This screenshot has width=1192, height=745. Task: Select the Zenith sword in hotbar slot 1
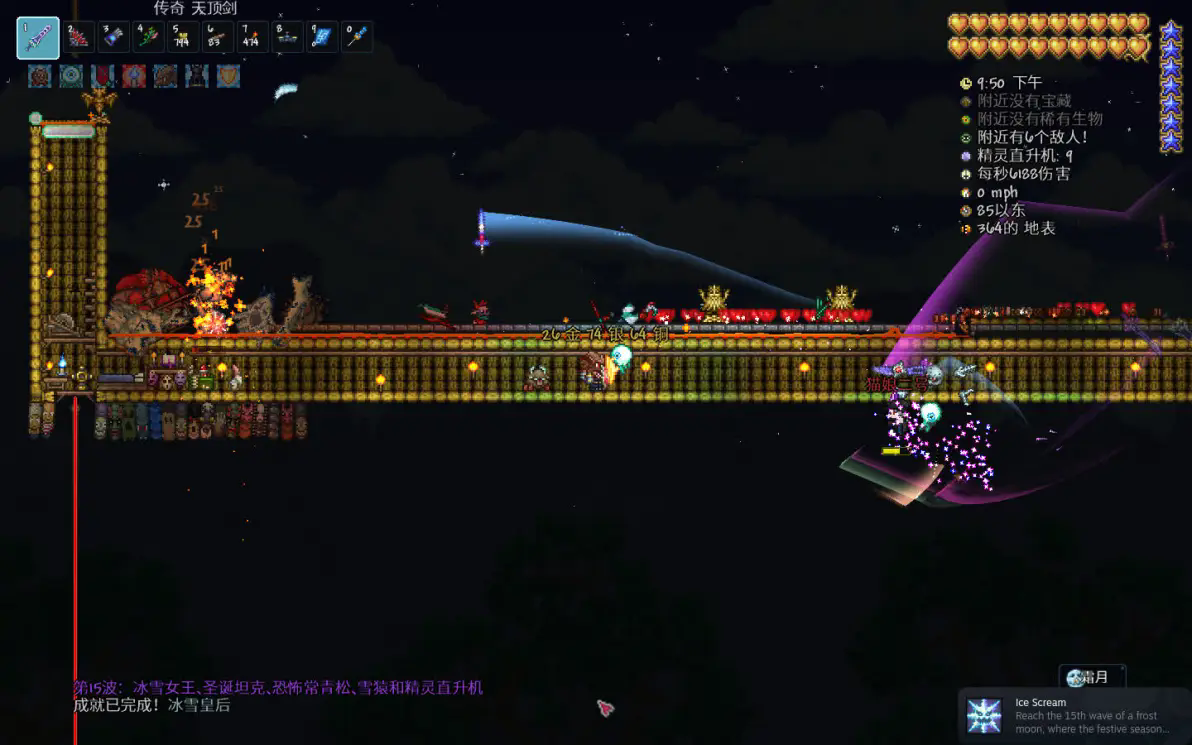pyautogui.click(x=38, y=38)
